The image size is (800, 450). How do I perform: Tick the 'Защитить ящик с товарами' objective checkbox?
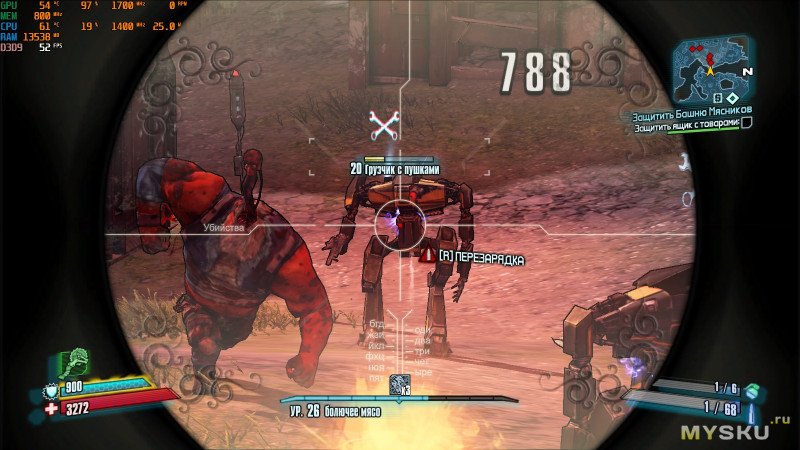point(746,123)
